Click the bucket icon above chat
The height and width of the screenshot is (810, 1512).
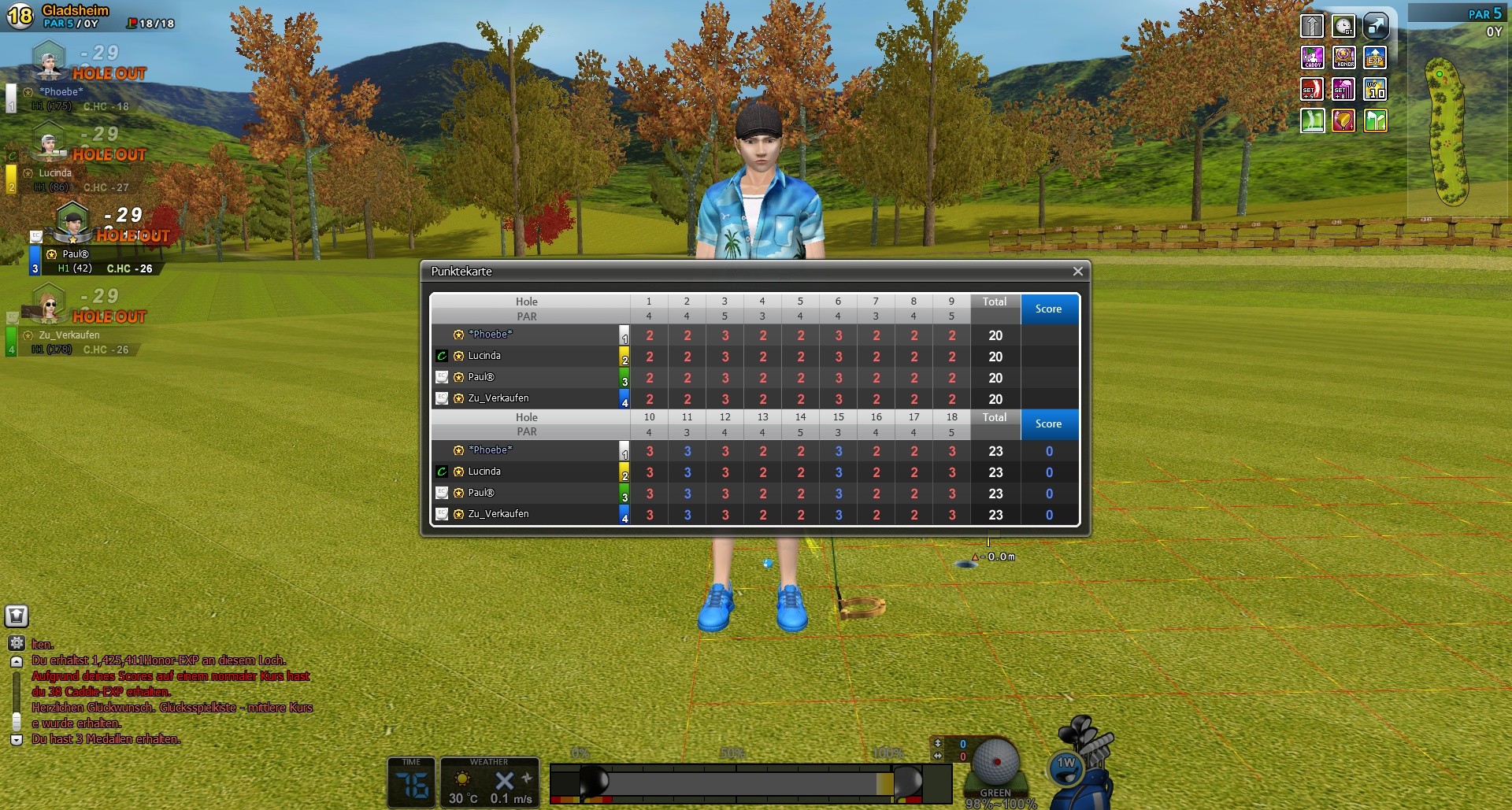pos(17,616)
